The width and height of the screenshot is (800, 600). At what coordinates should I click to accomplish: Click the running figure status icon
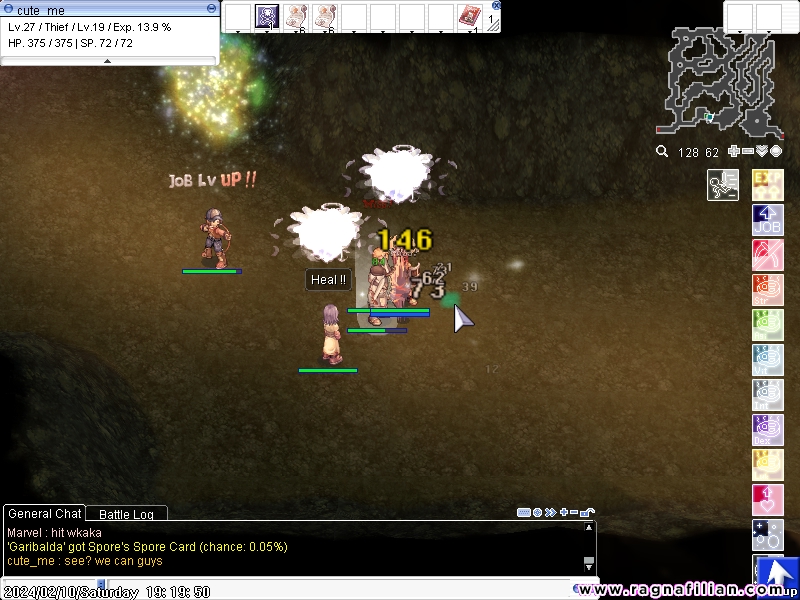(722, 185)
